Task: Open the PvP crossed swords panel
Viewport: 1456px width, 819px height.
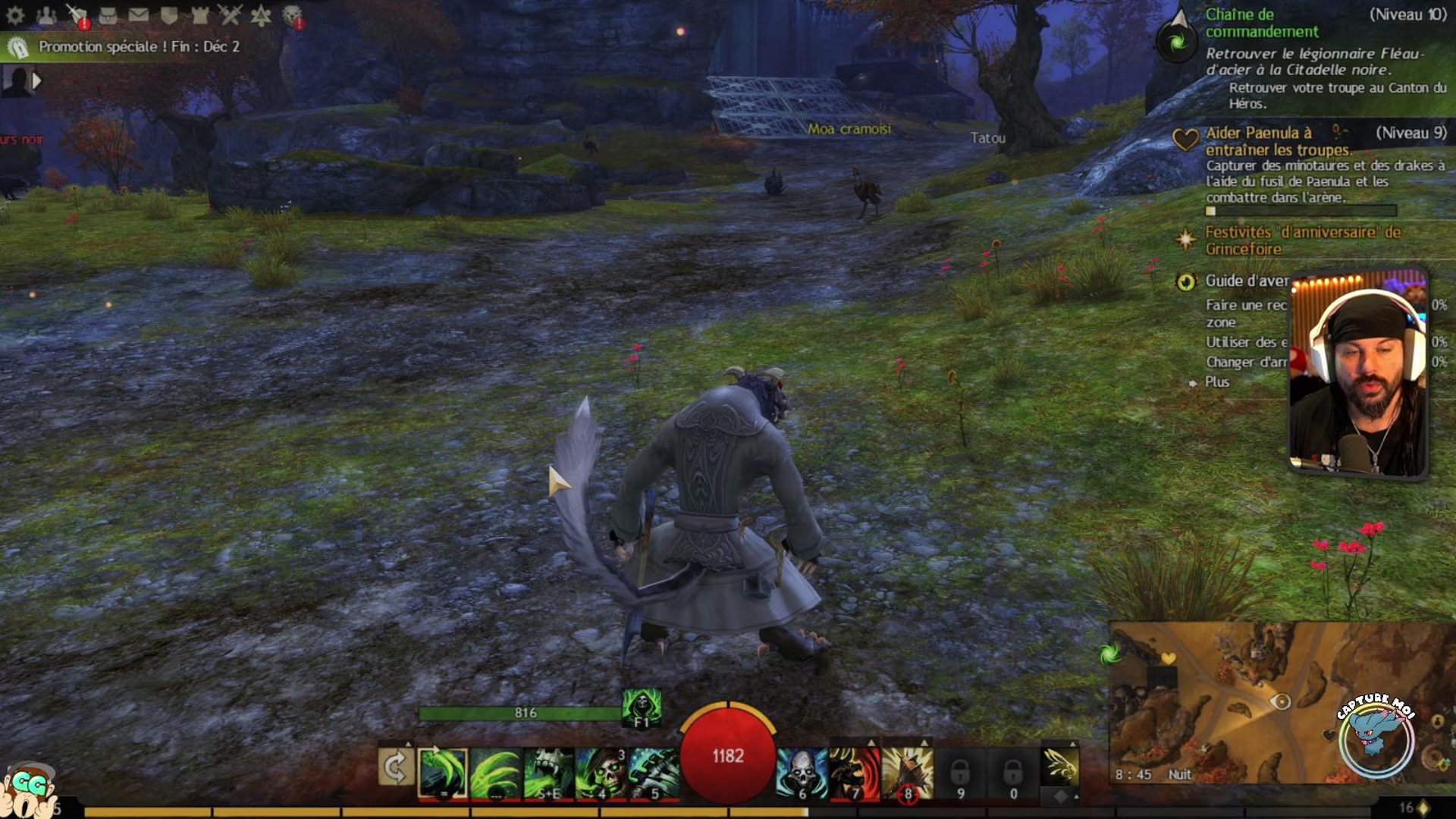Action: tap(230, 15)
